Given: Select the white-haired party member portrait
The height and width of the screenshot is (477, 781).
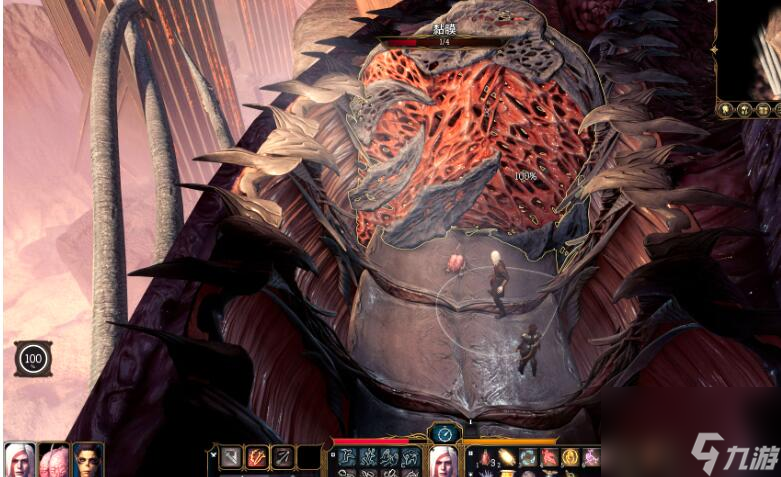Looking at the screenshot, I should pos(18,459).
